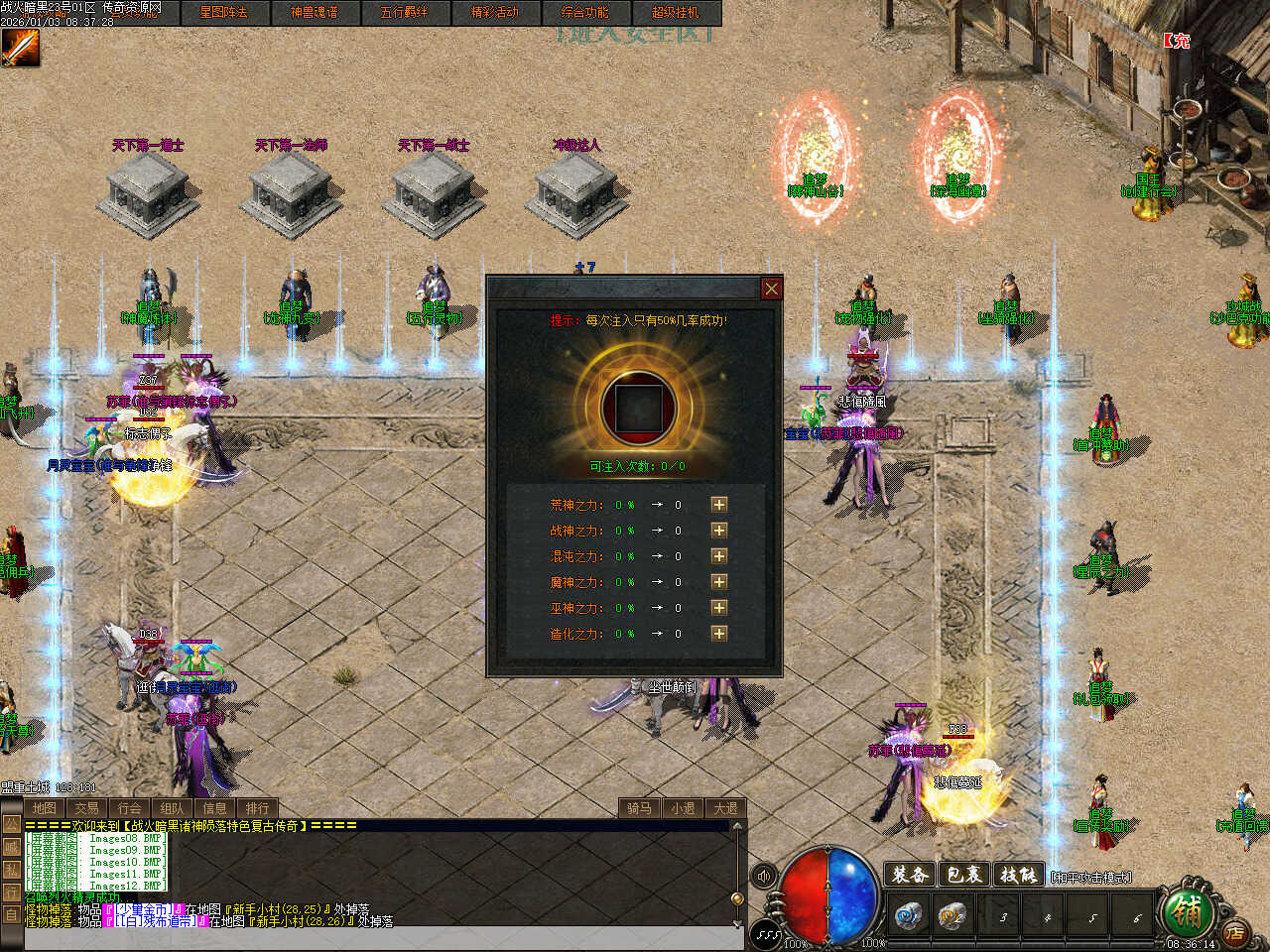Image resolution: width=1270 pixels, height=952 pixels.
Task: Open the 包裹 inventory bag
Action: (963, 875)
